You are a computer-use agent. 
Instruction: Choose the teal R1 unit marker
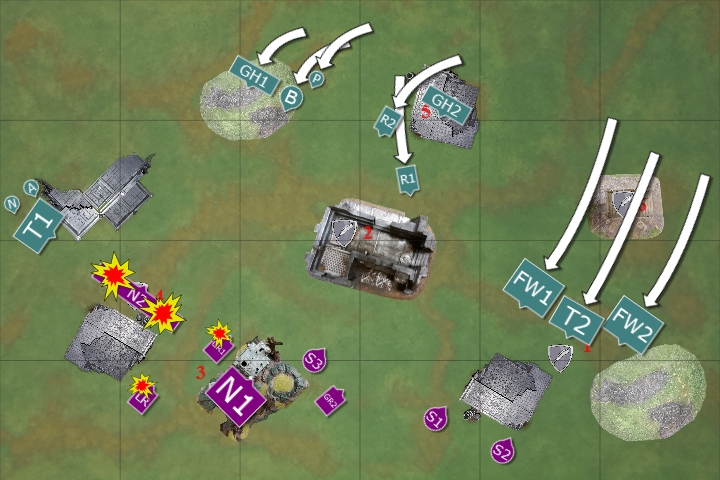coord(407,179)
